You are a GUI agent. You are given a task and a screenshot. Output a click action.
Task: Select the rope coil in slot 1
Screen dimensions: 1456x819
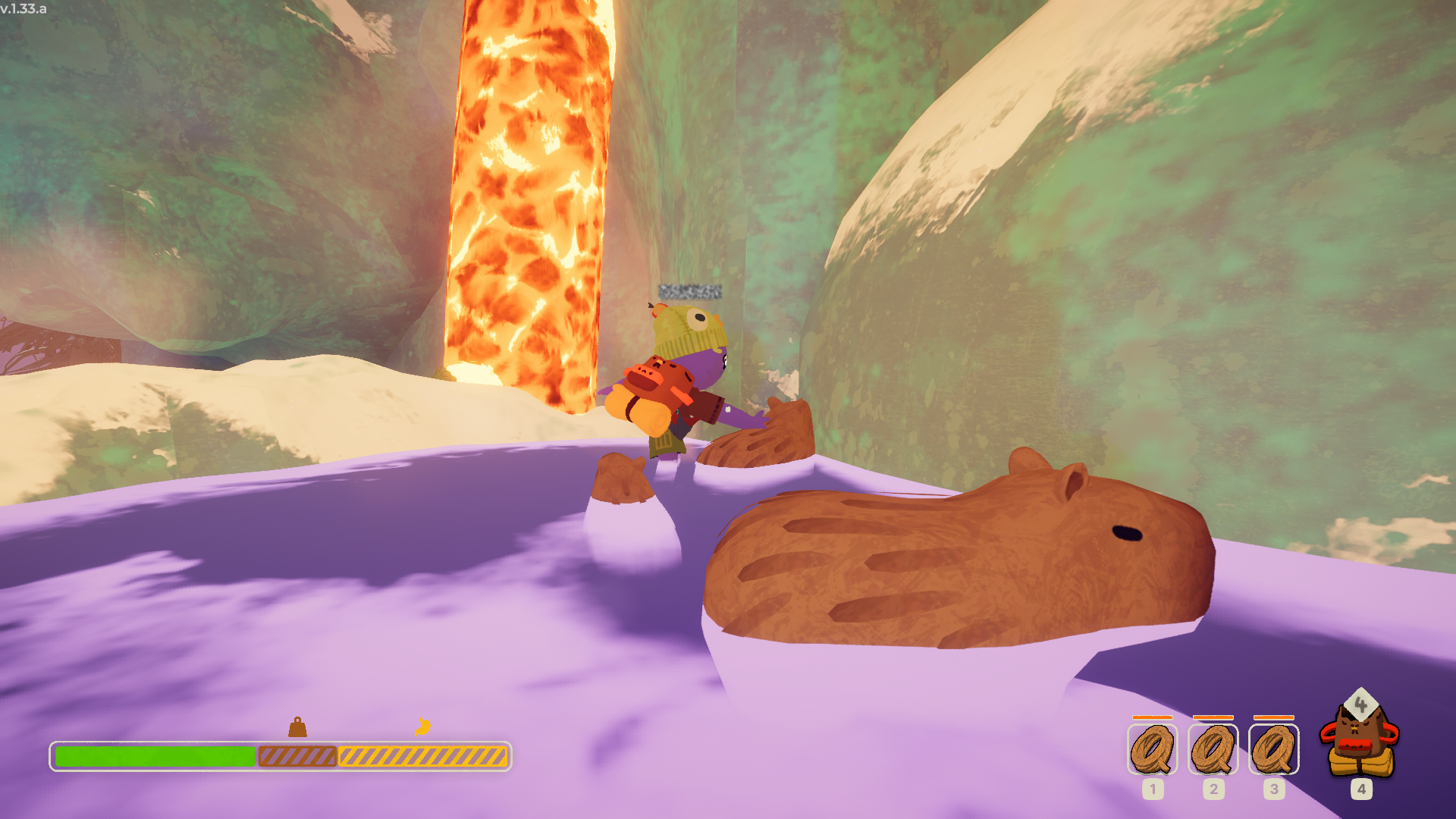pyautogui.click(x=1152, y=749)
